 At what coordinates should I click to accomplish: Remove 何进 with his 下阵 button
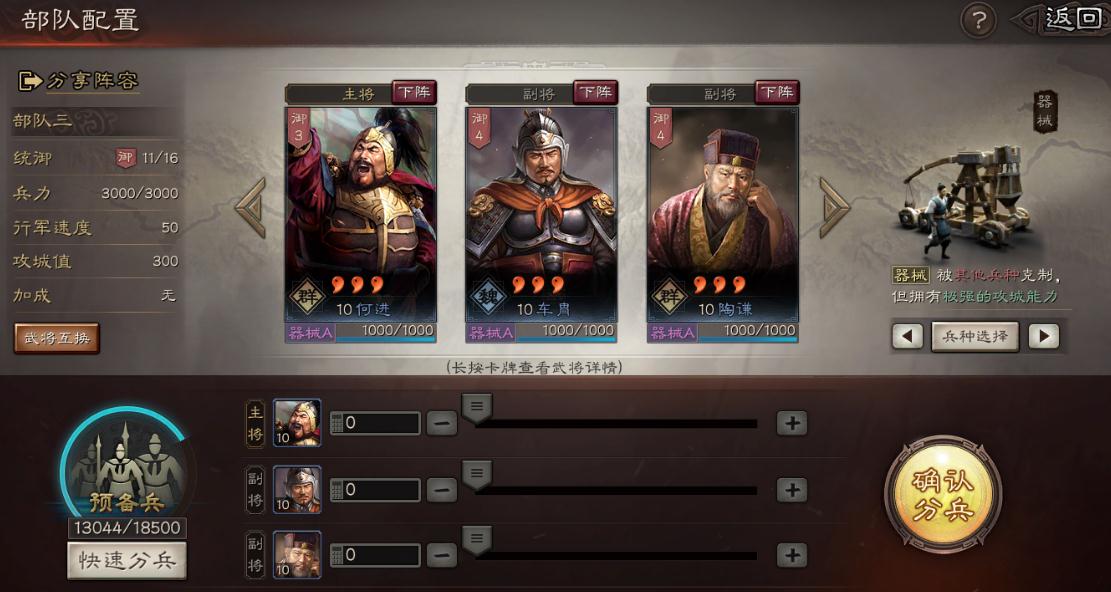[x=414, y=93]
